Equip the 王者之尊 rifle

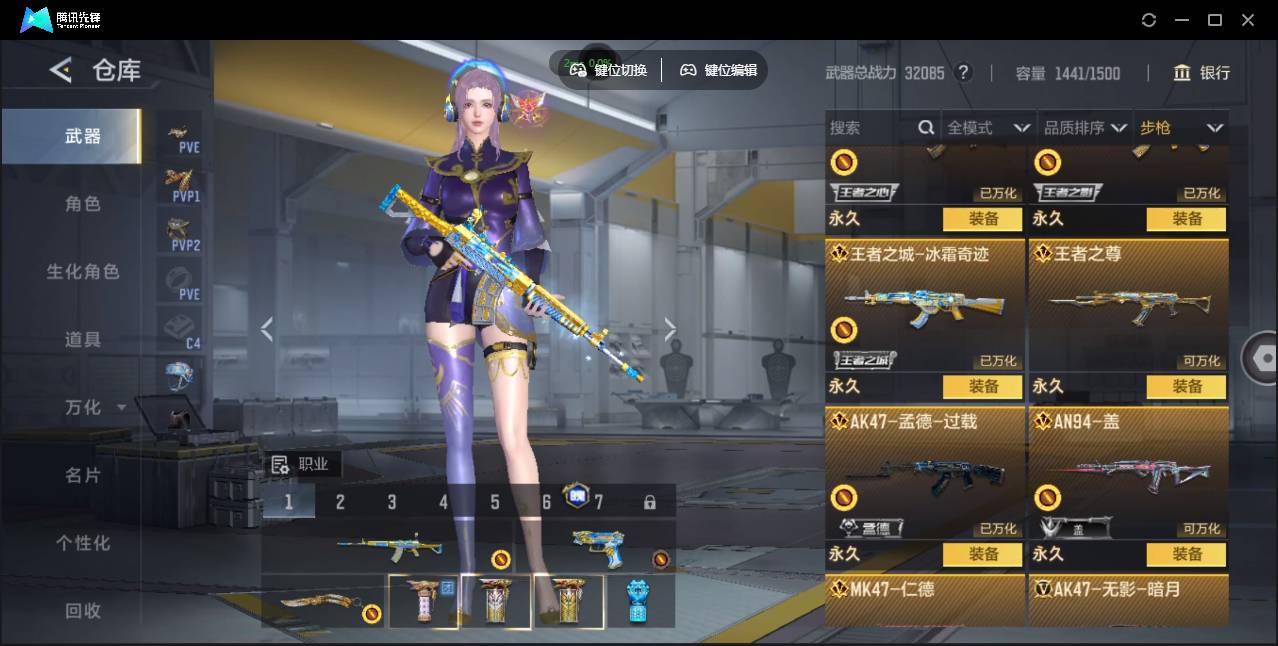click(1186, 386)
